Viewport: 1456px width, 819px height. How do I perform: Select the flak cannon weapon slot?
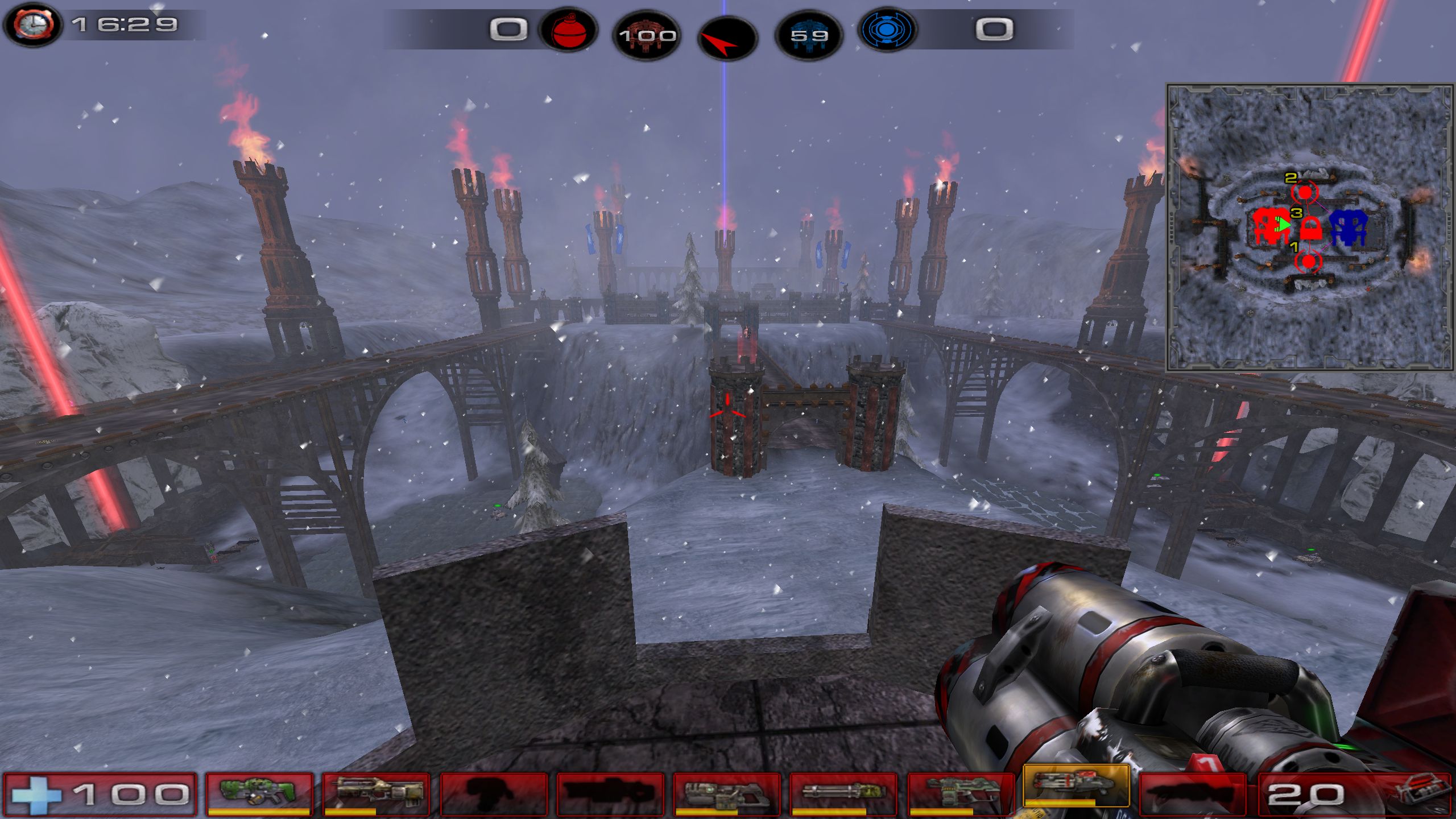(960, 794)
